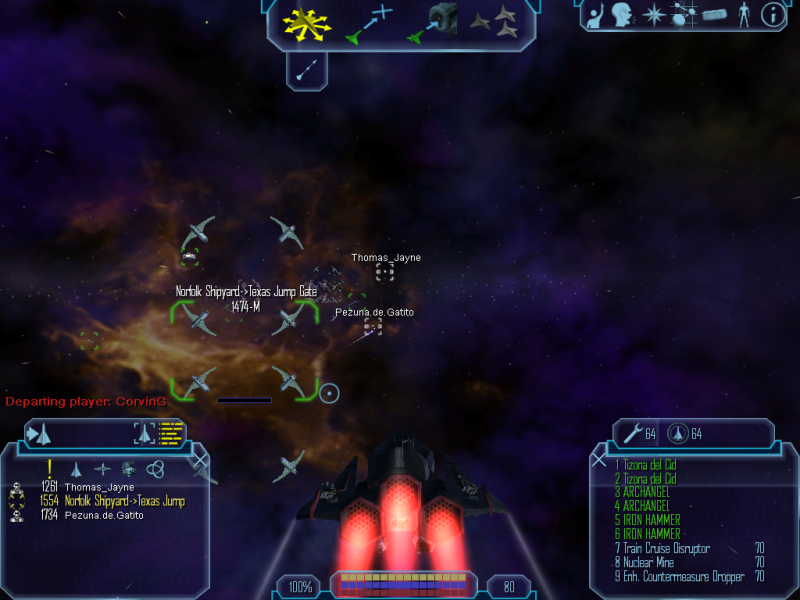Filter contacts by the exclamation mark icon
The image size is (800, 600).
[49, 468]
